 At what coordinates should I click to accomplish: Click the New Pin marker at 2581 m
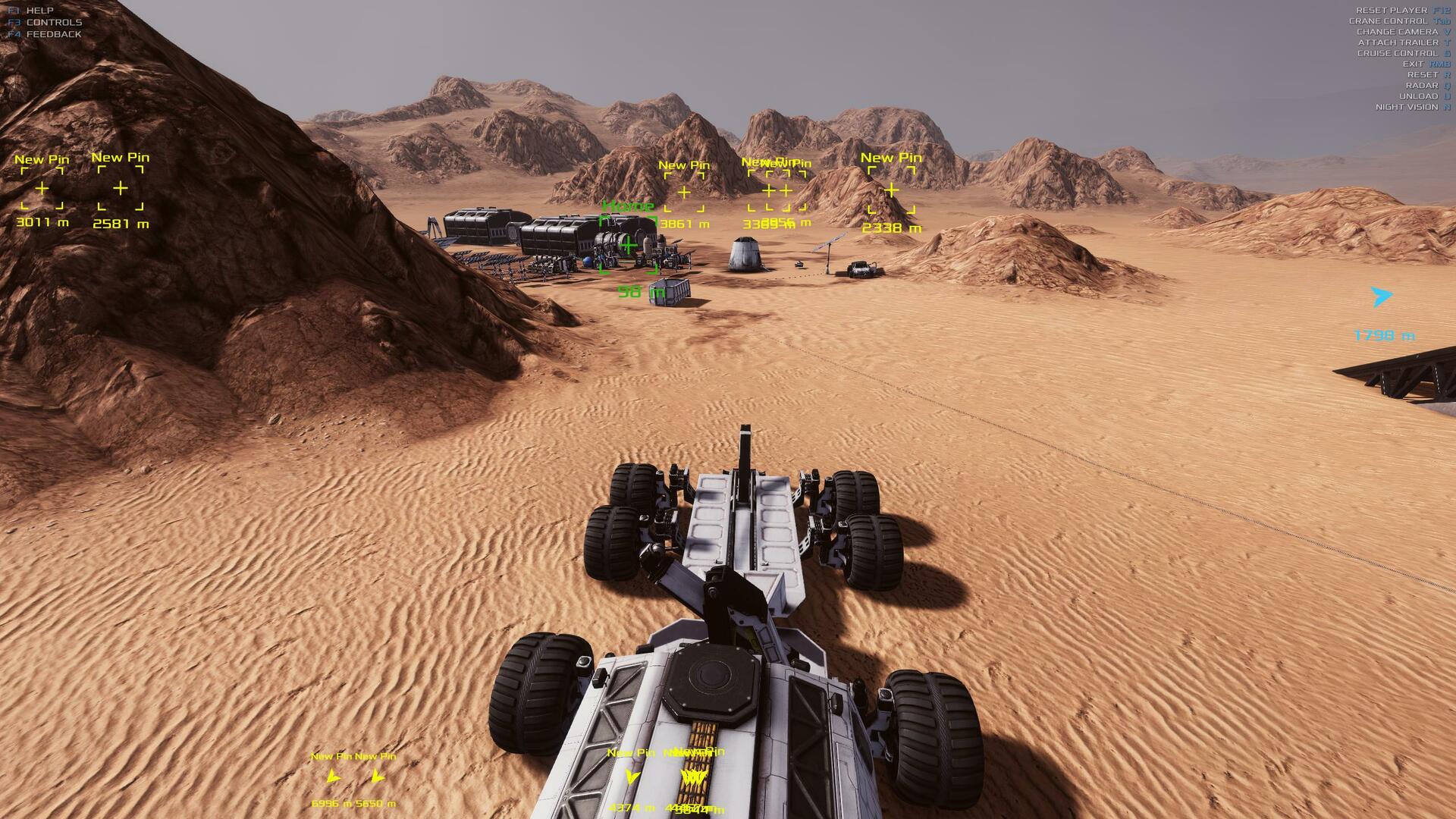coord(121,188)
